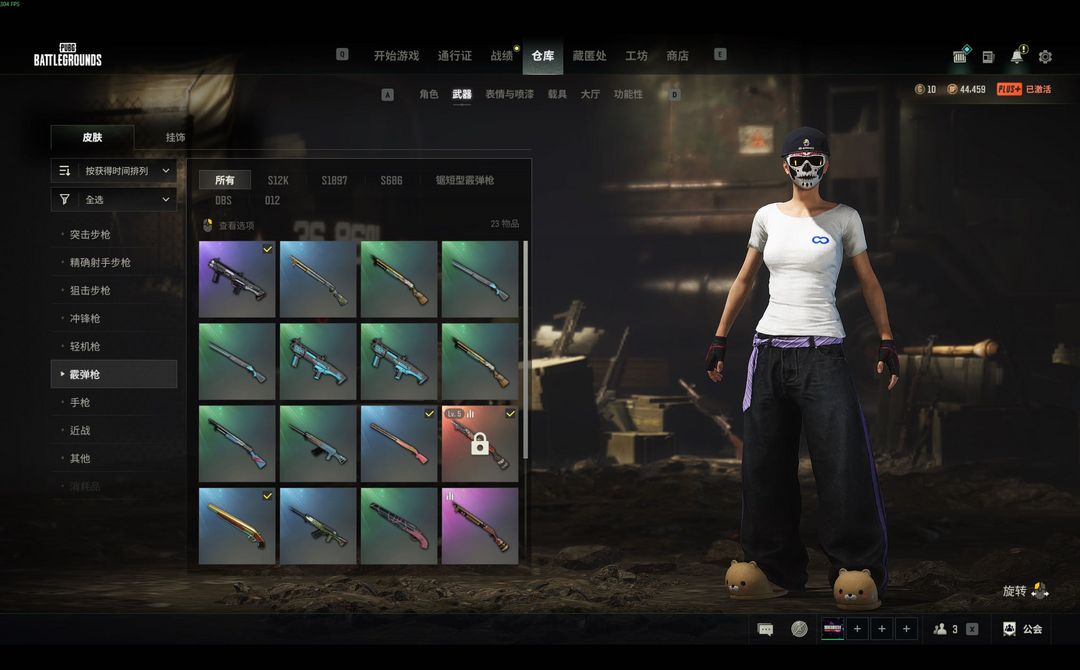1080x670 pixels.
Task: Switch to the 通行证 tab
Action: (454, 56)
